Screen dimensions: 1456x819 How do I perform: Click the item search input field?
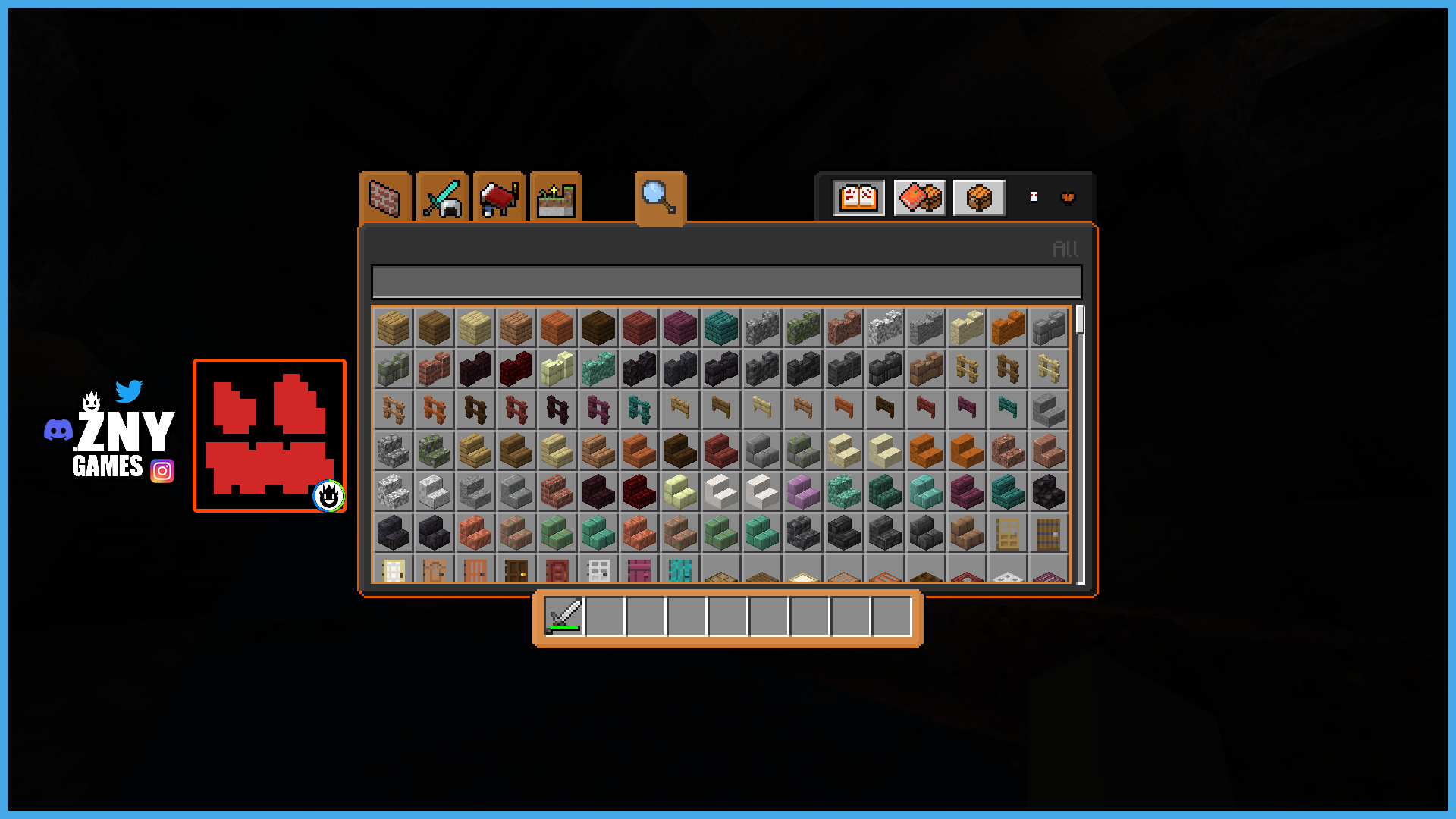pos(726,280)
